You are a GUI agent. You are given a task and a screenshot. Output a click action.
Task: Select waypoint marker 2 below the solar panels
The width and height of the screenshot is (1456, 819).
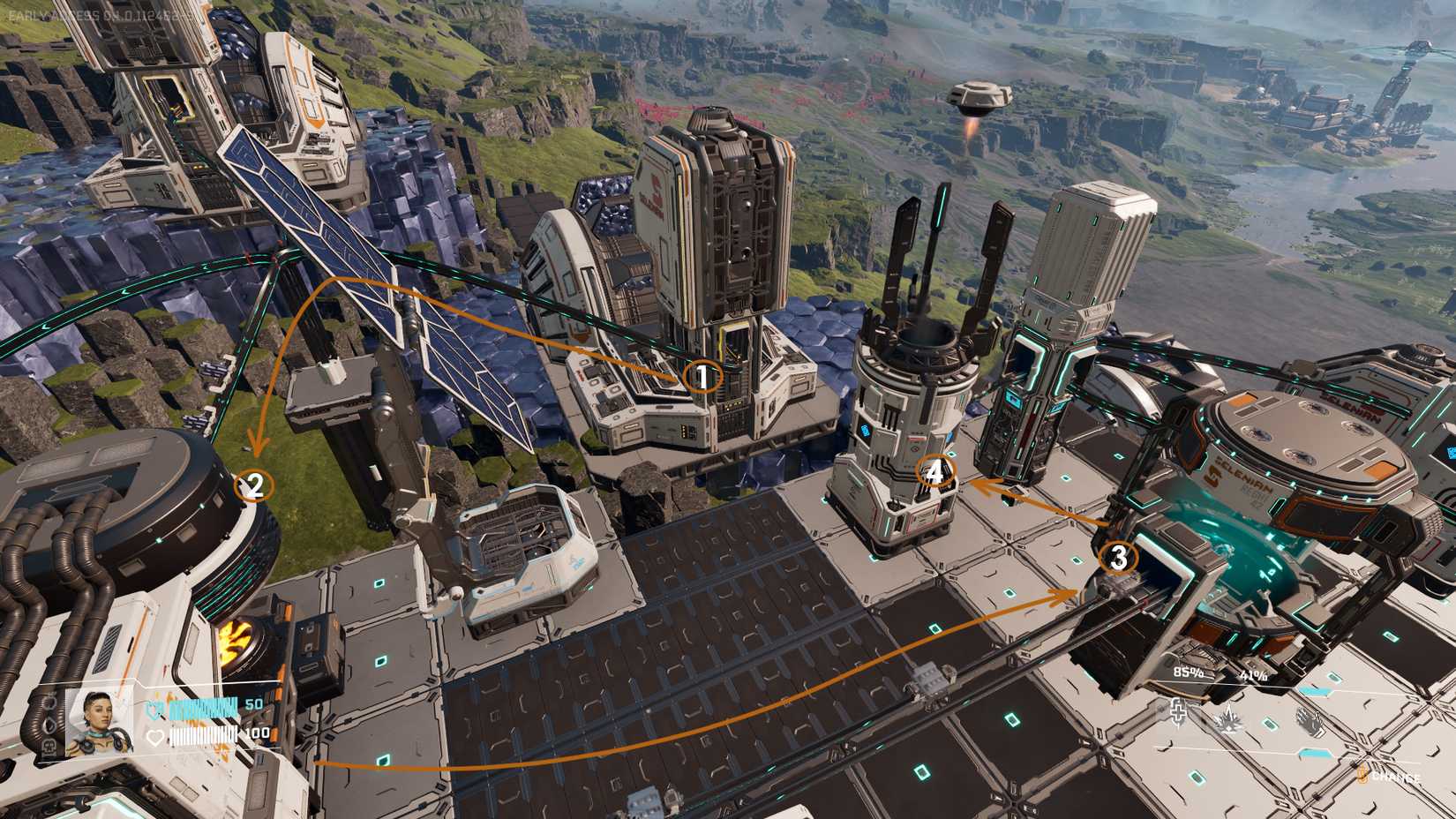click(x=256, y=484)
